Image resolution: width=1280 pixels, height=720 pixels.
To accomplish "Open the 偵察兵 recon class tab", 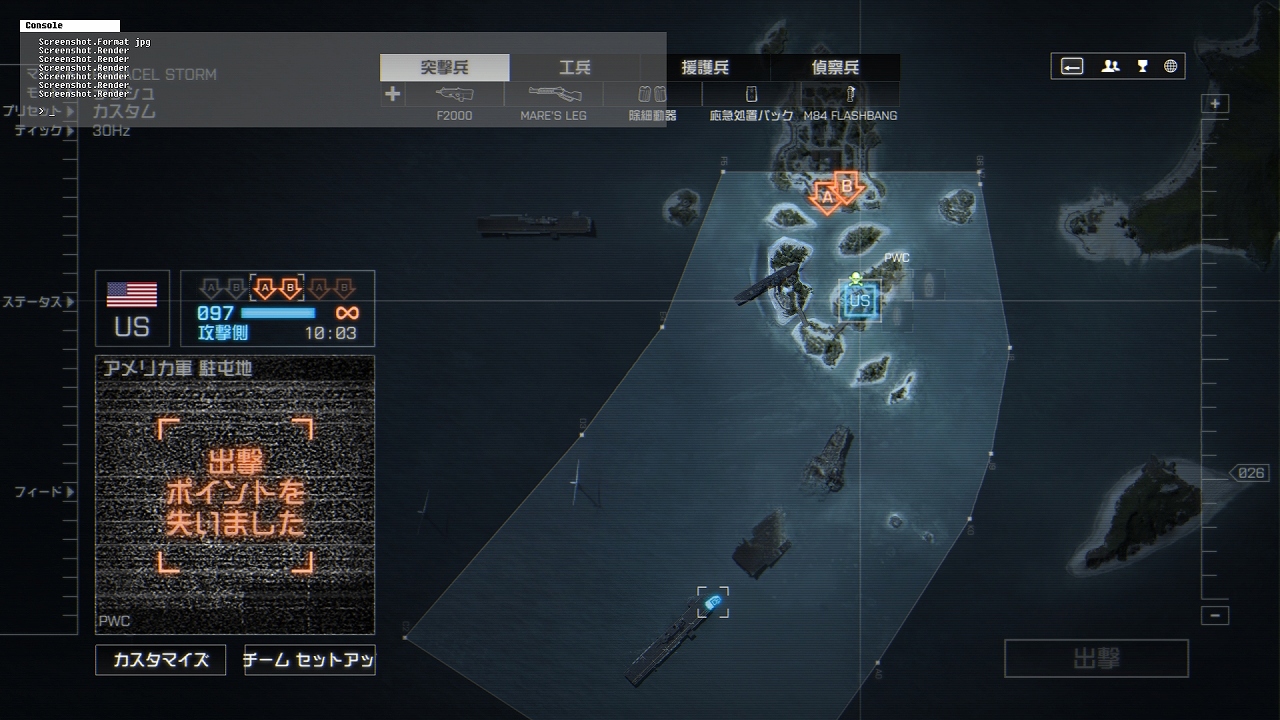I will pyautogui.click(x=835, y=68).
